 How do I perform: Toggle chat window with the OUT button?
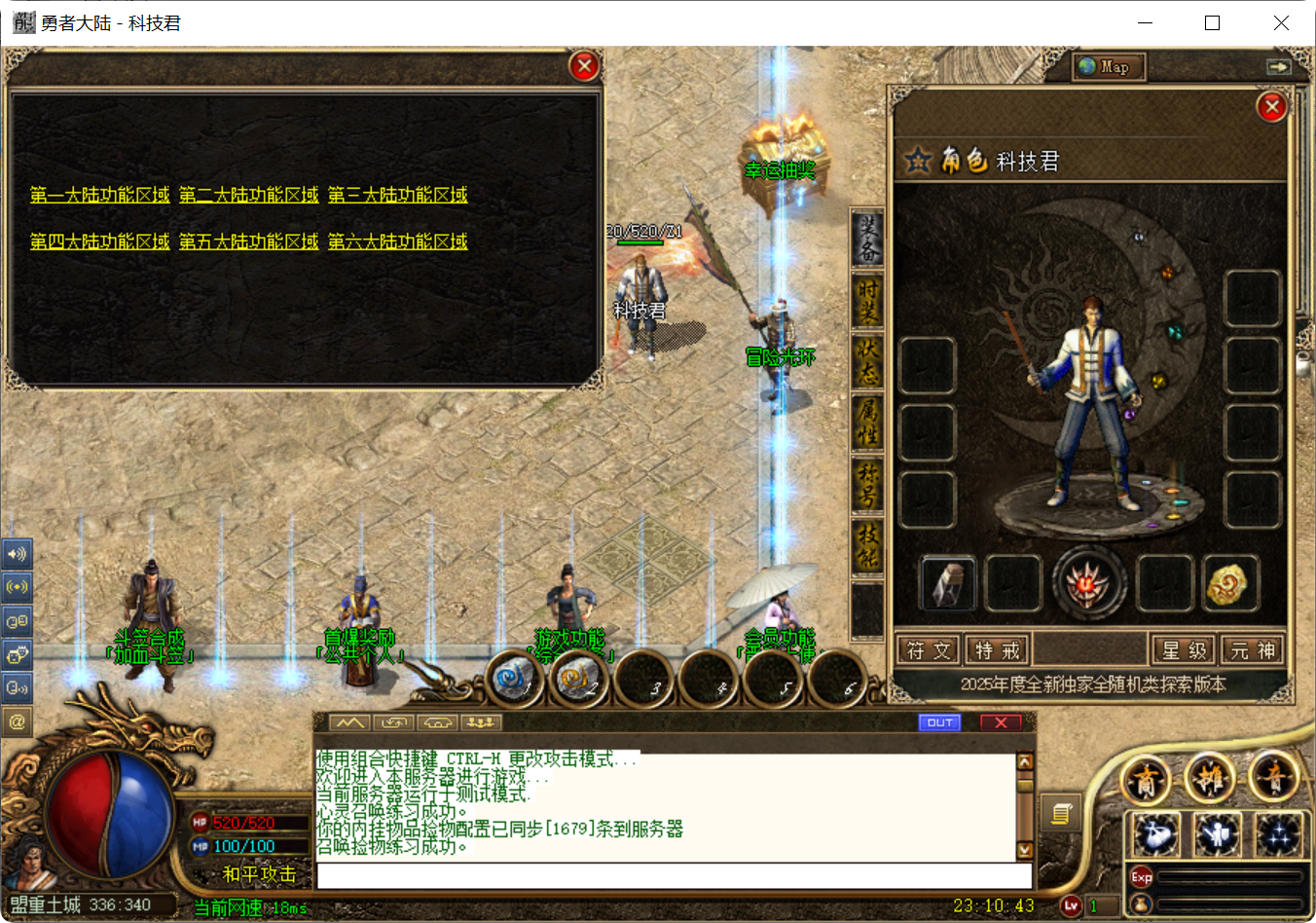[938, 721]
